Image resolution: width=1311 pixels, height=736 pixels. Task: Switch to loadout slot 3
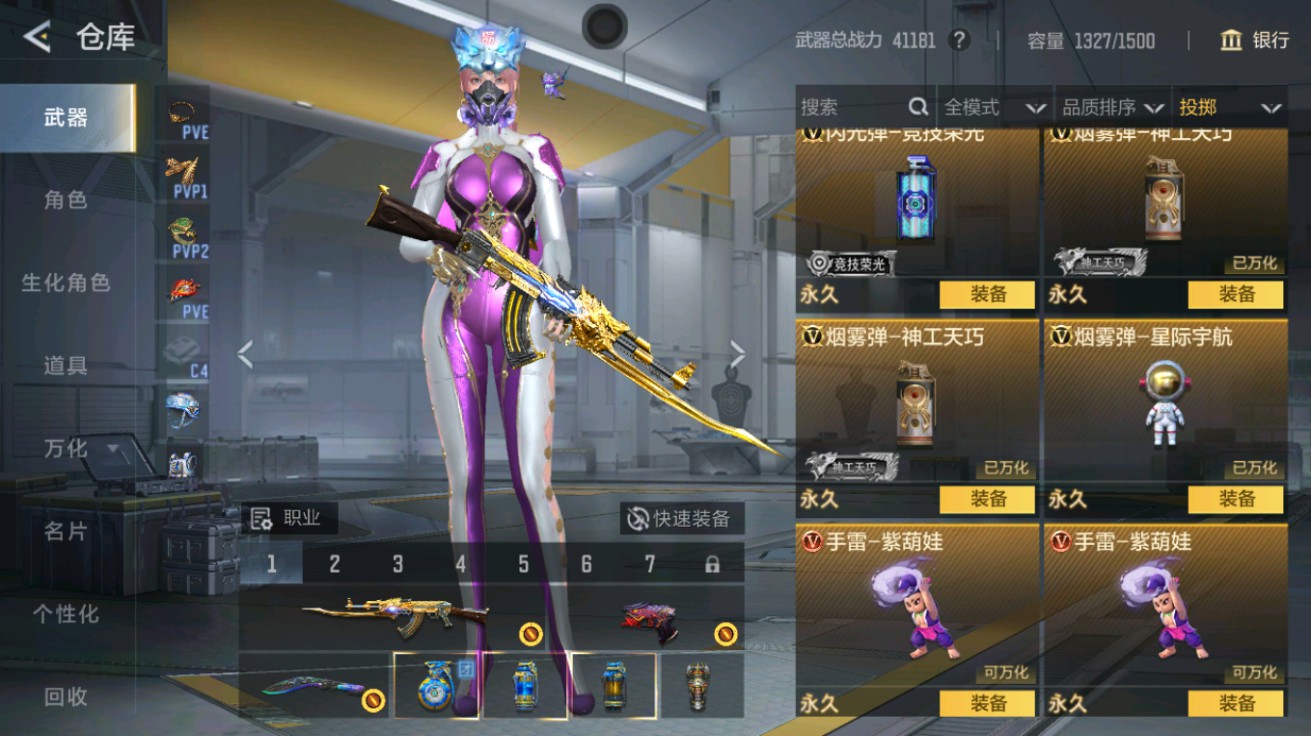pyautogui.click(x=397, y=564)
